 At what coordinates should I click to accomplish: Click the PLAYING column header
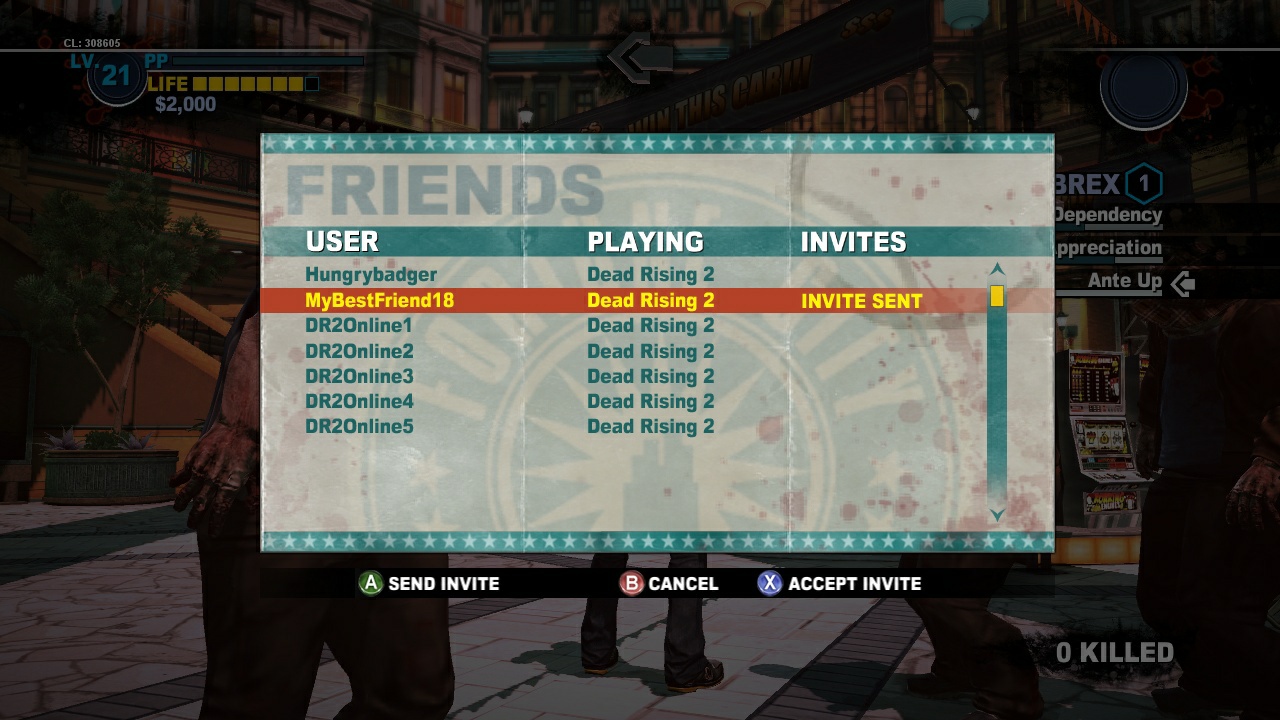[645, 241]
